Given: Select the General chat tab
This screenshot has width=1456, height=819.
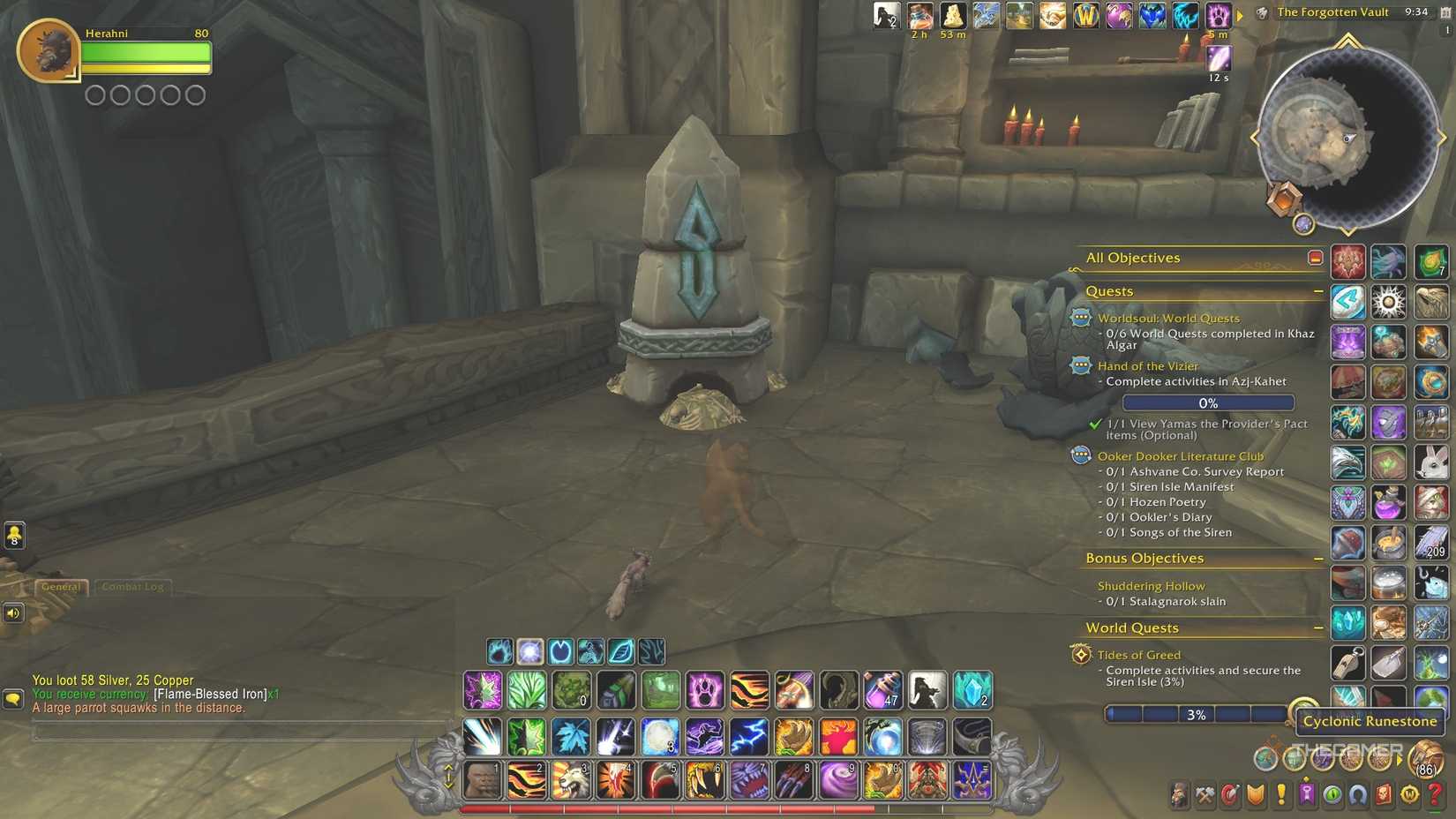Looking at the screenshot, I should [x=61, y=586].
